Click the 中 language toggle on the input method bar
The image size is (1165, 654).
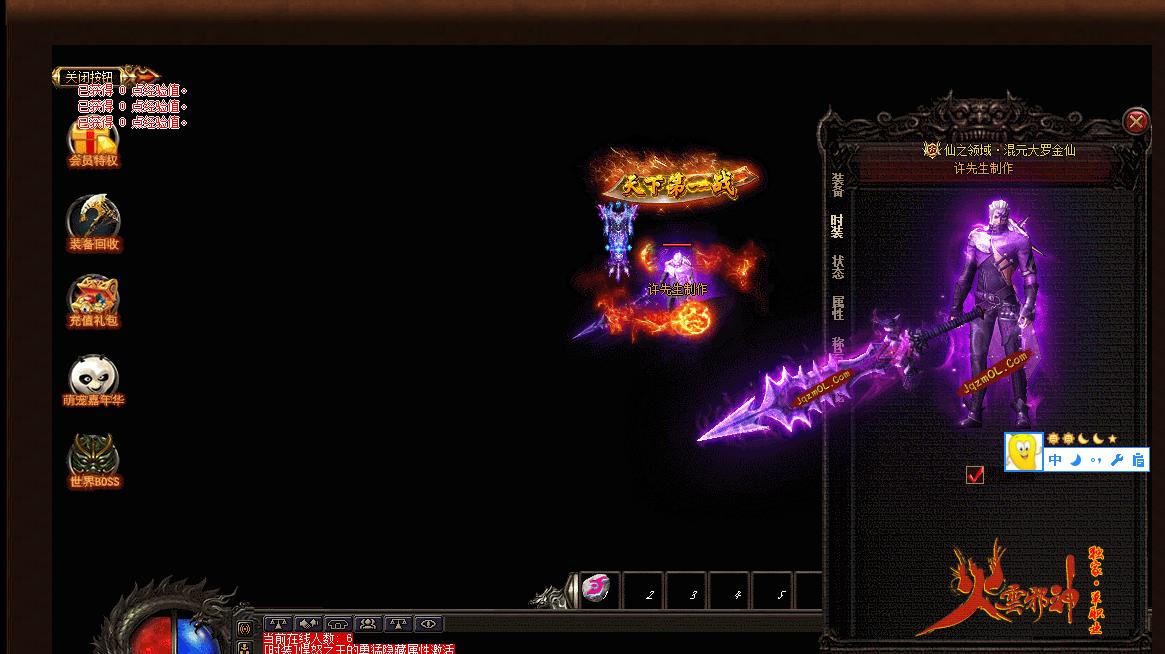1056,461
